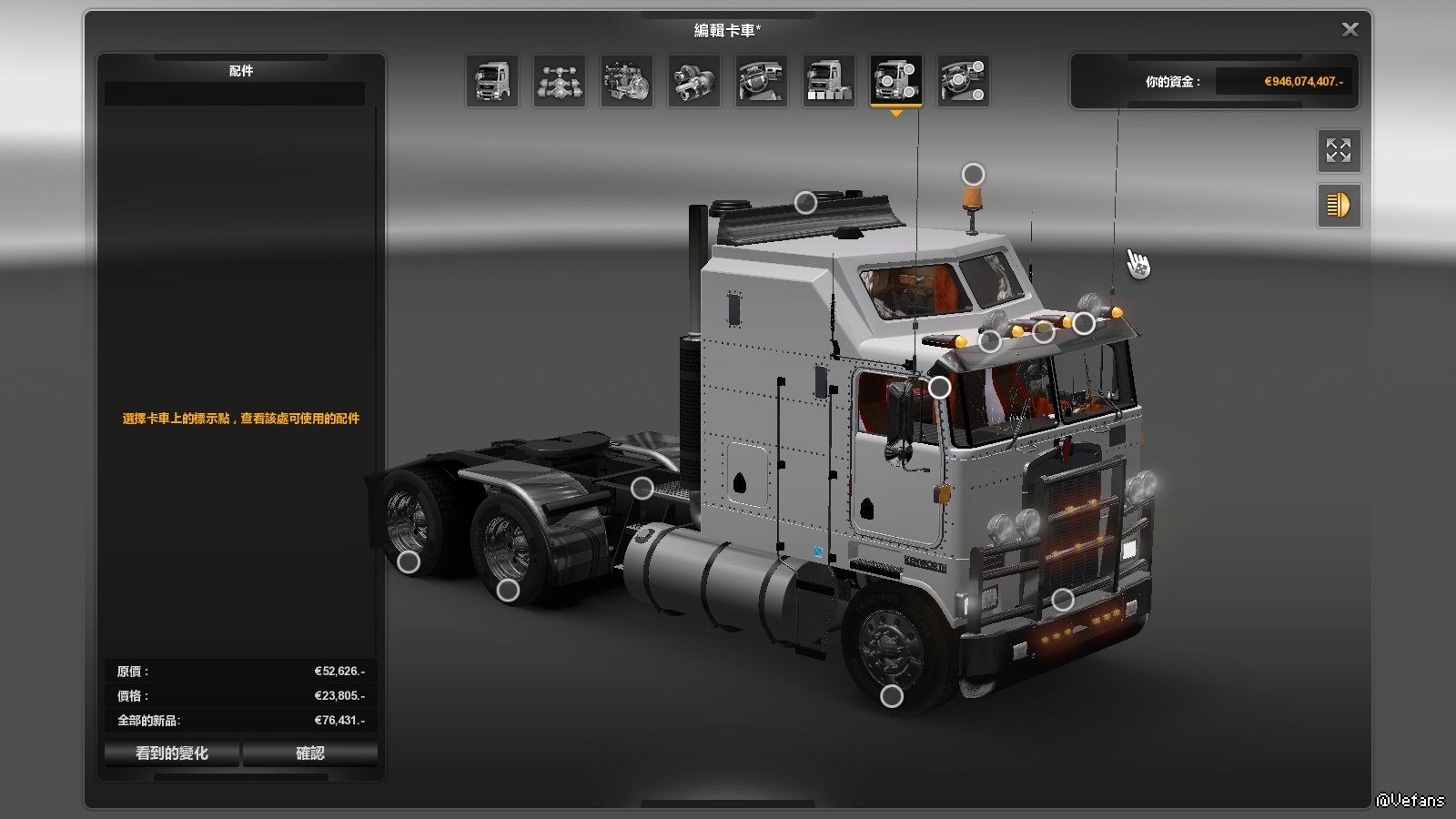Open the interior accessories tab
The image size is (1456, 819).
click(964, 81)
